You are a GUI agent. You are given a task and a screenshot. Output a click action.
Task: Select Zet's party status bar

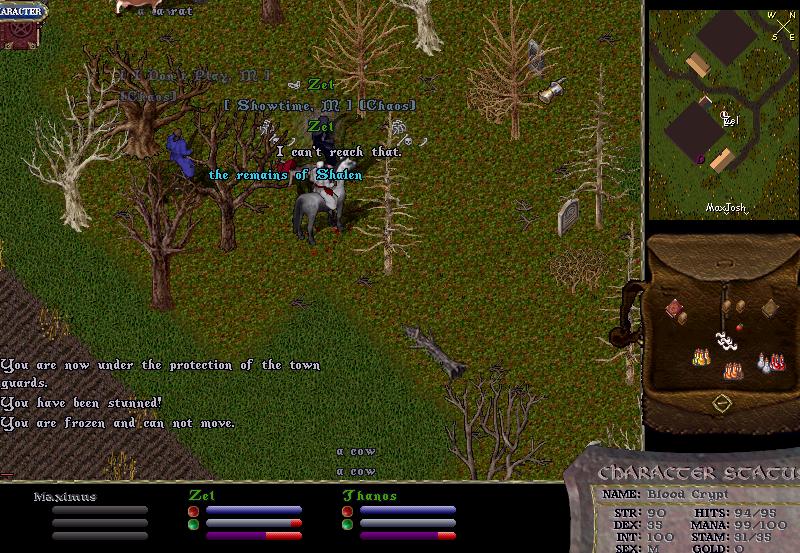click(252, 508)
